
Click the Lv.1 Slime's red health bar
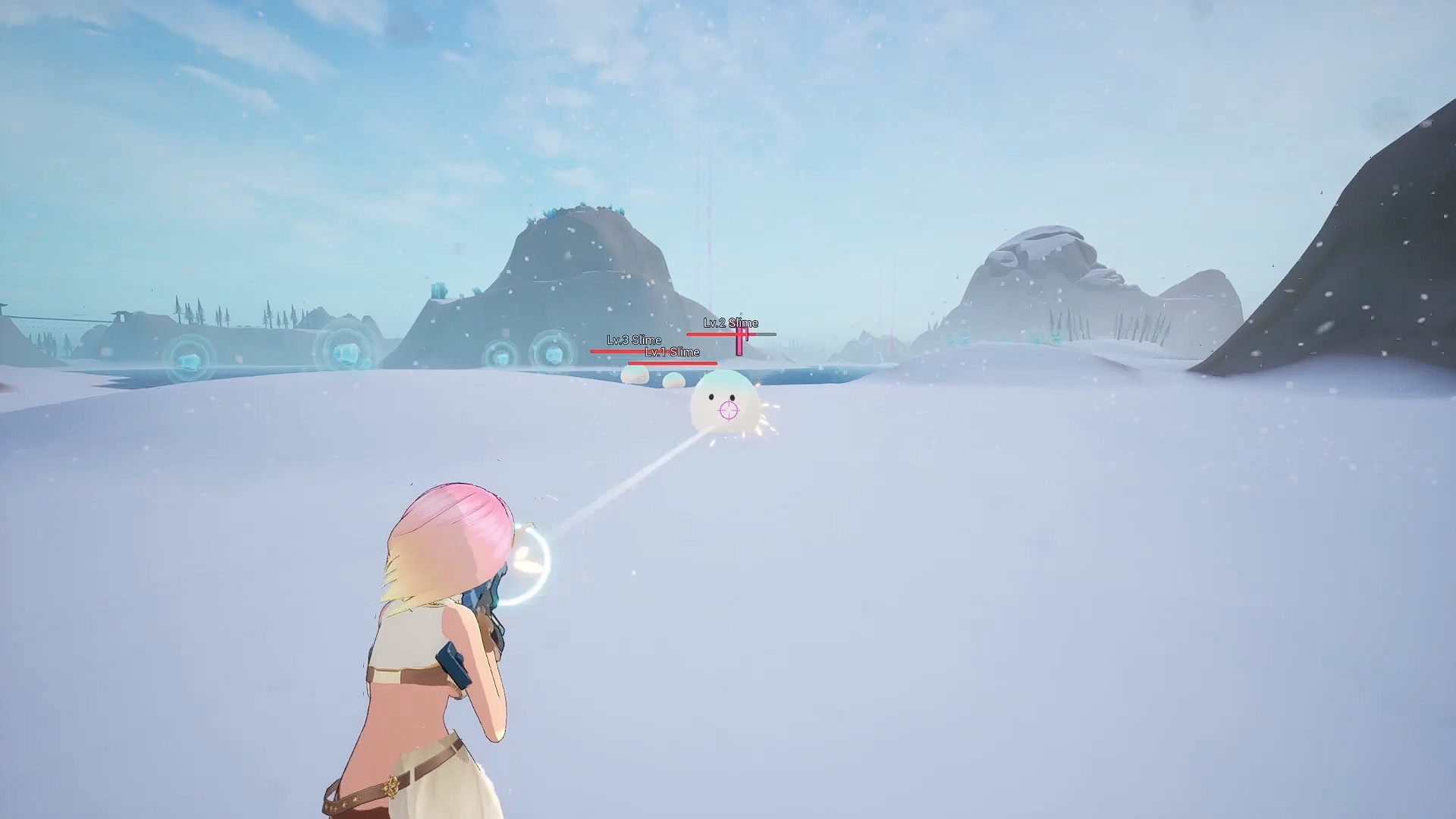[672, 363]
